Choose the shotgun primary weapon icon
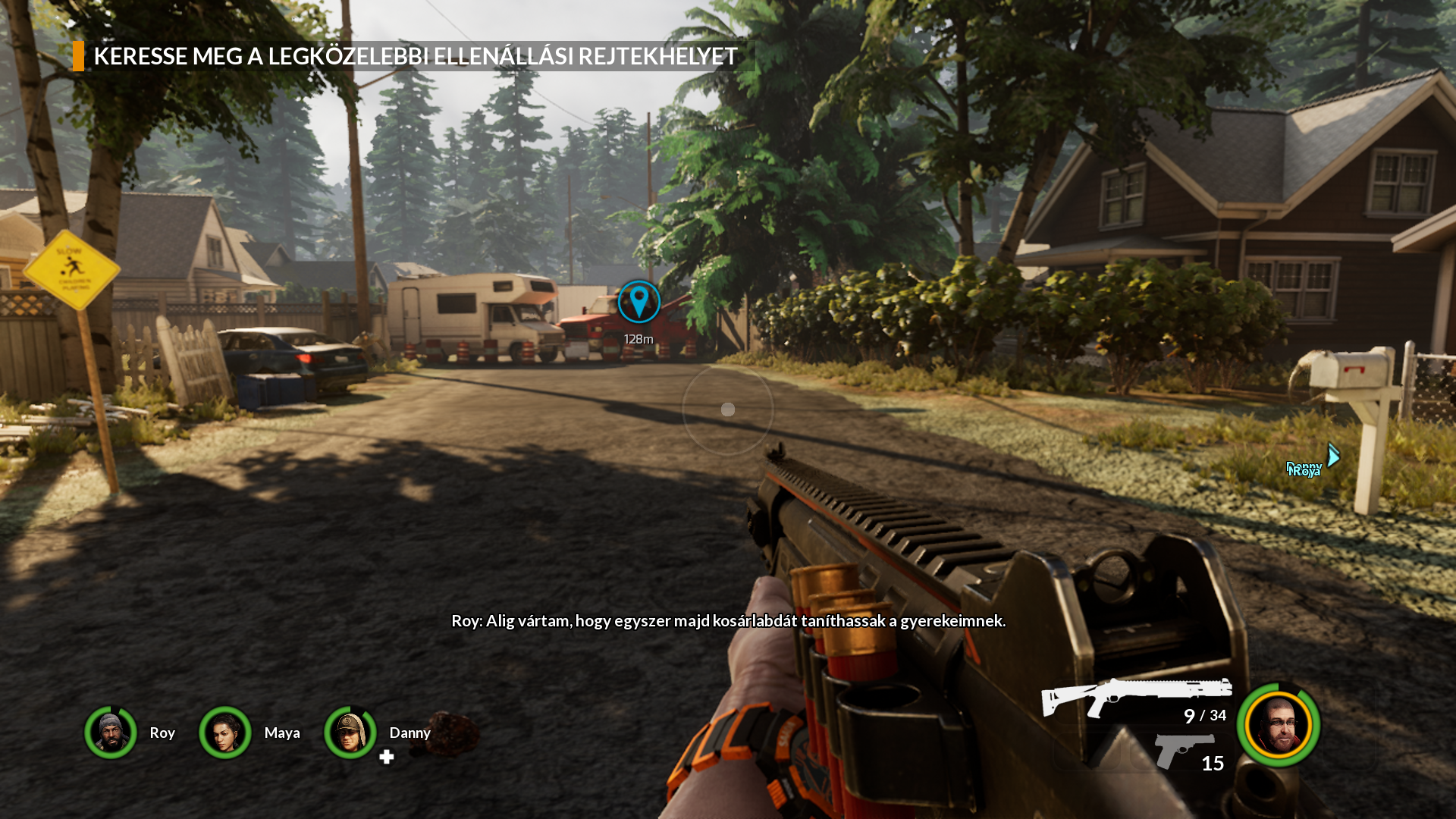The image size is (1456, 819). [x=1135, y=695]
